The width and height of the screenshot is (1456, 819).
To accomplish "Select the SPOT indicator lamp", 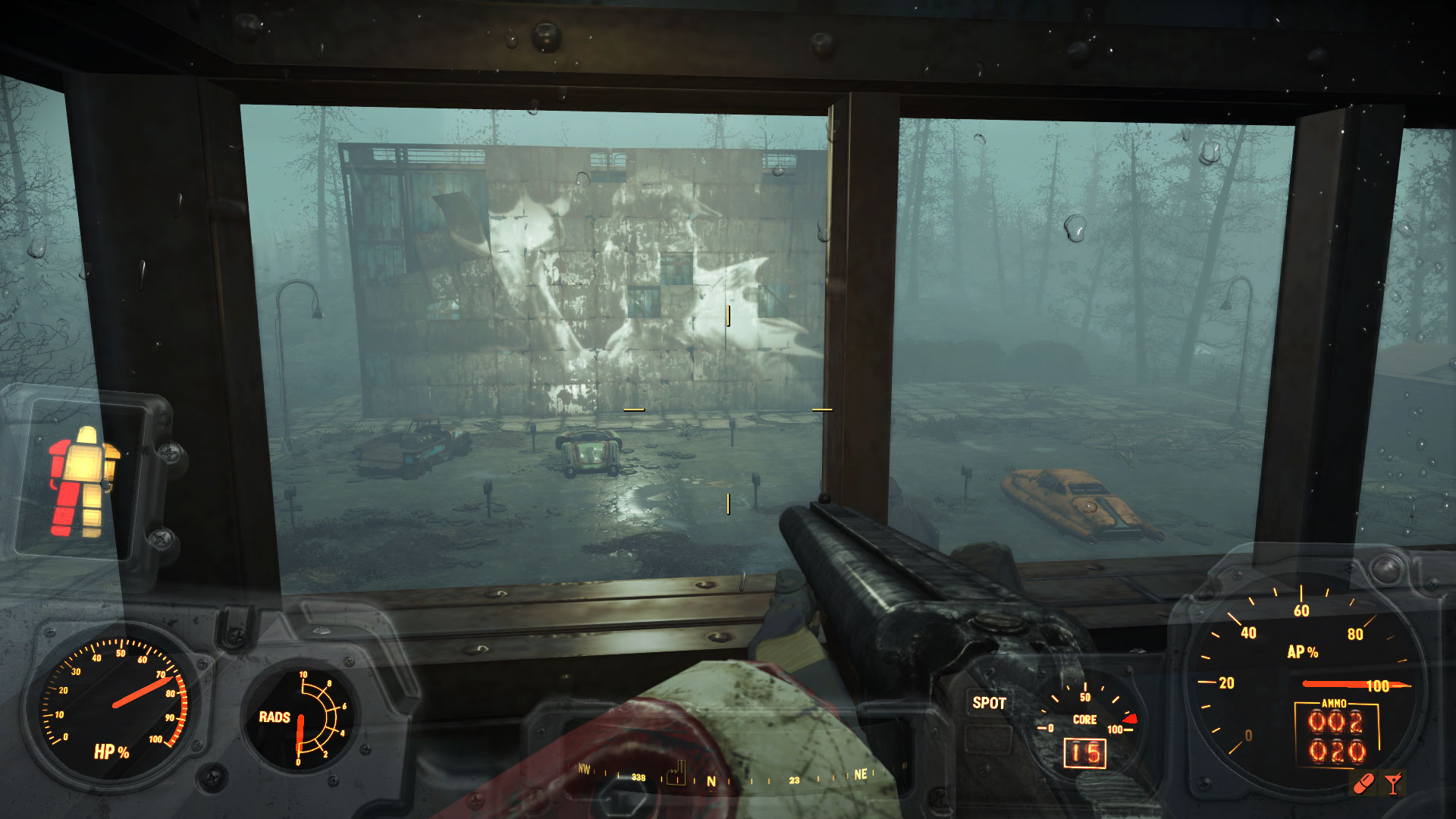I will coord(989,704).
